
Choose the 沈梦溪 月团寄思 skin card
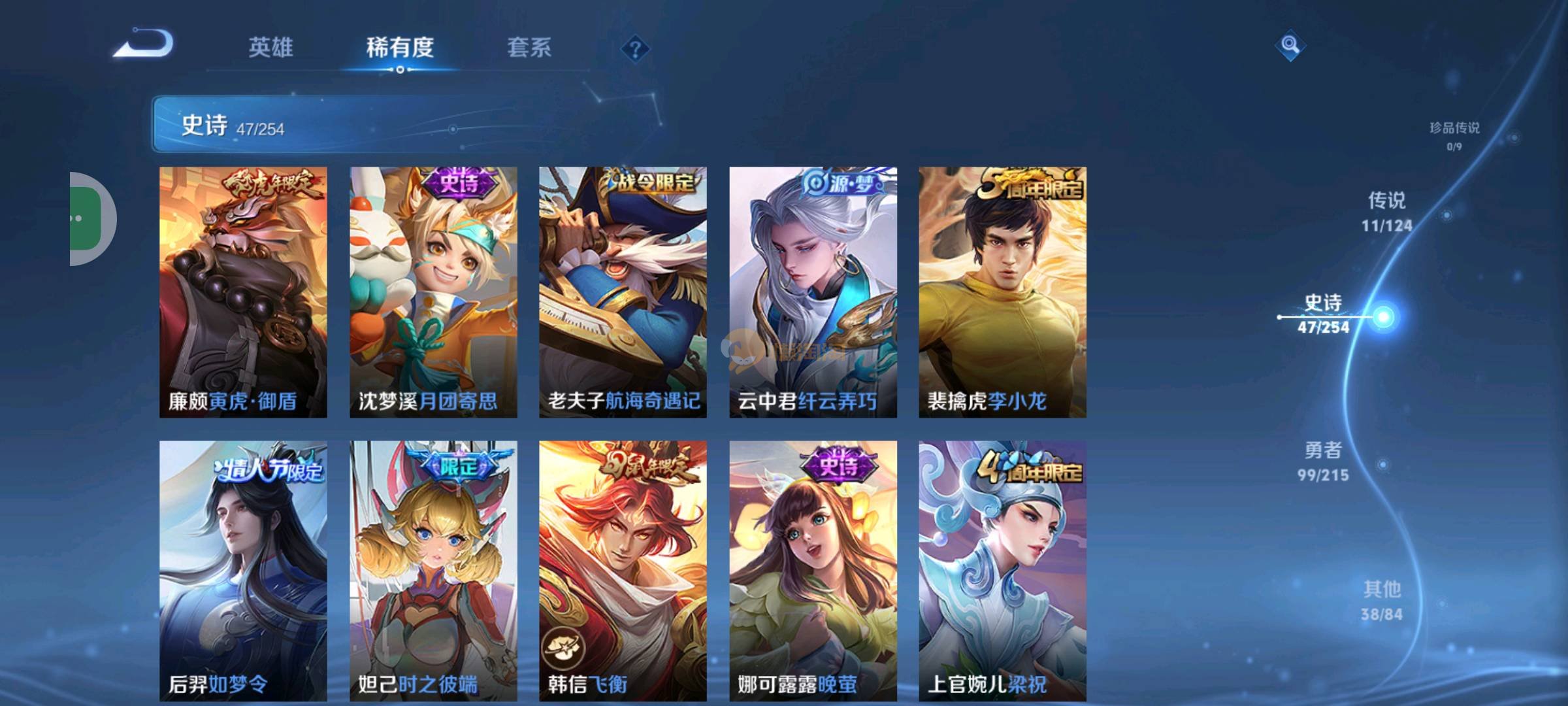tap(433, 292)
